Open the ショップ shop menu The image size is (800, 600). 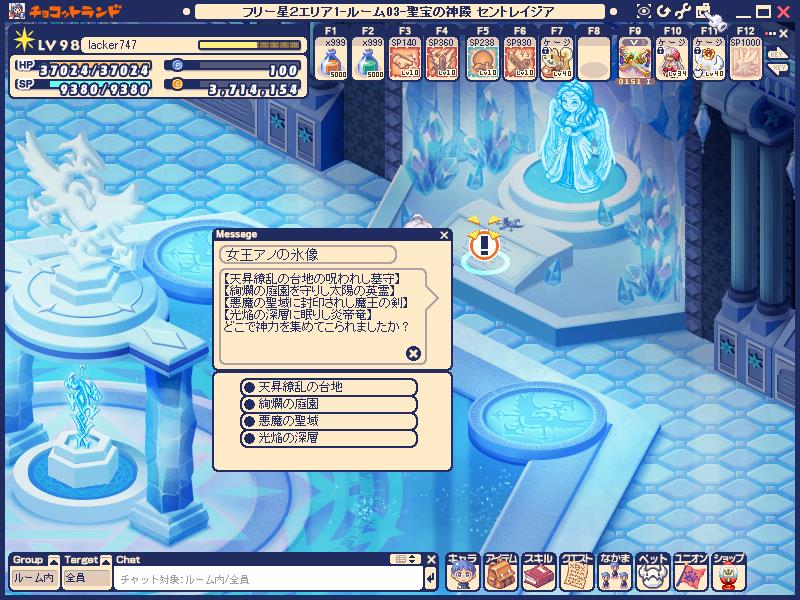[729, 575]
